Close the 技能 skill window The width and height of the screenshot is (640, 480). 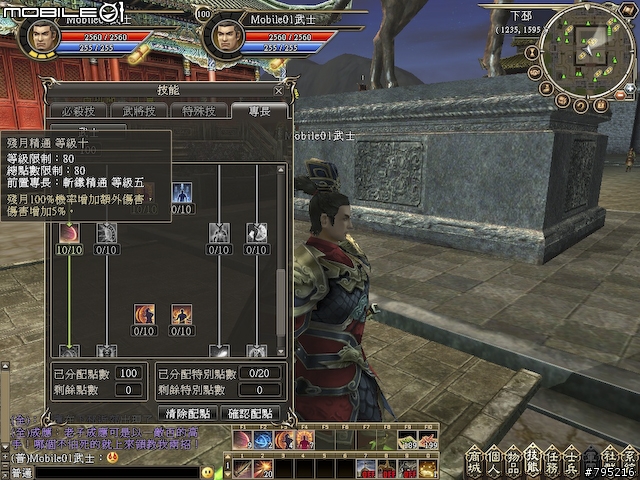(279, 90)
